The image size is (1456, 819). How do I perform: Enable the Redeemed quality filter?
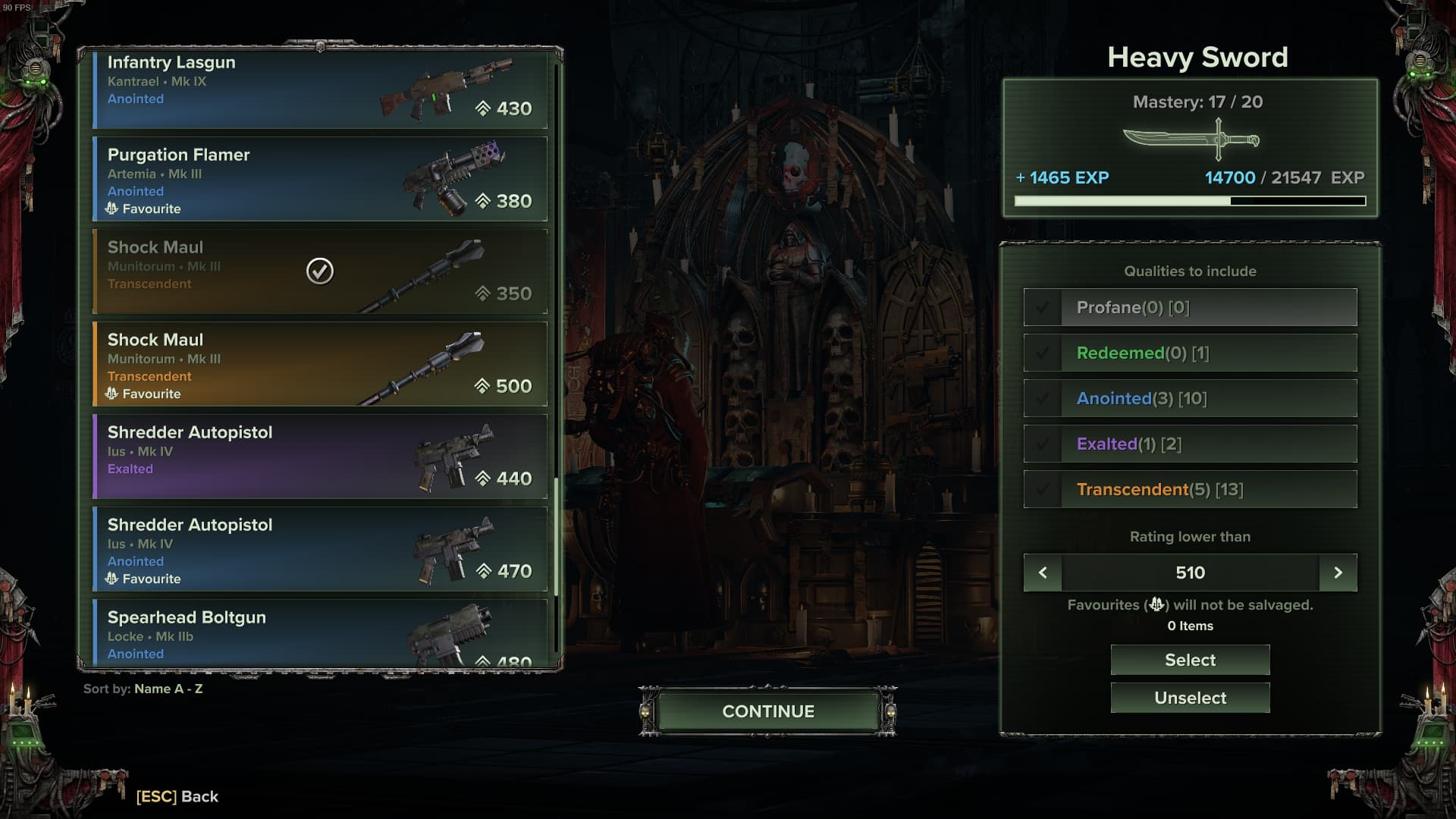pos(1043,353)
